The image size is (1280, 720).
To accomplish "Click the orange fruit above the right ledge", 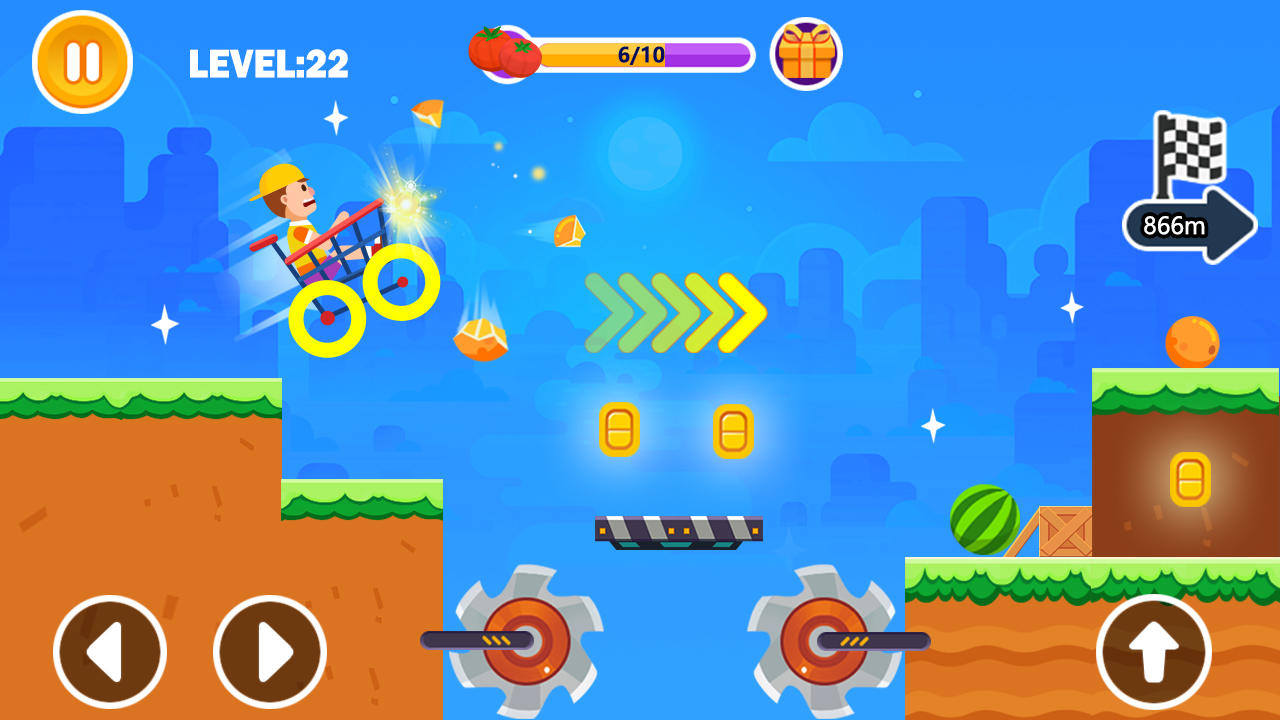I will 1192,341.
